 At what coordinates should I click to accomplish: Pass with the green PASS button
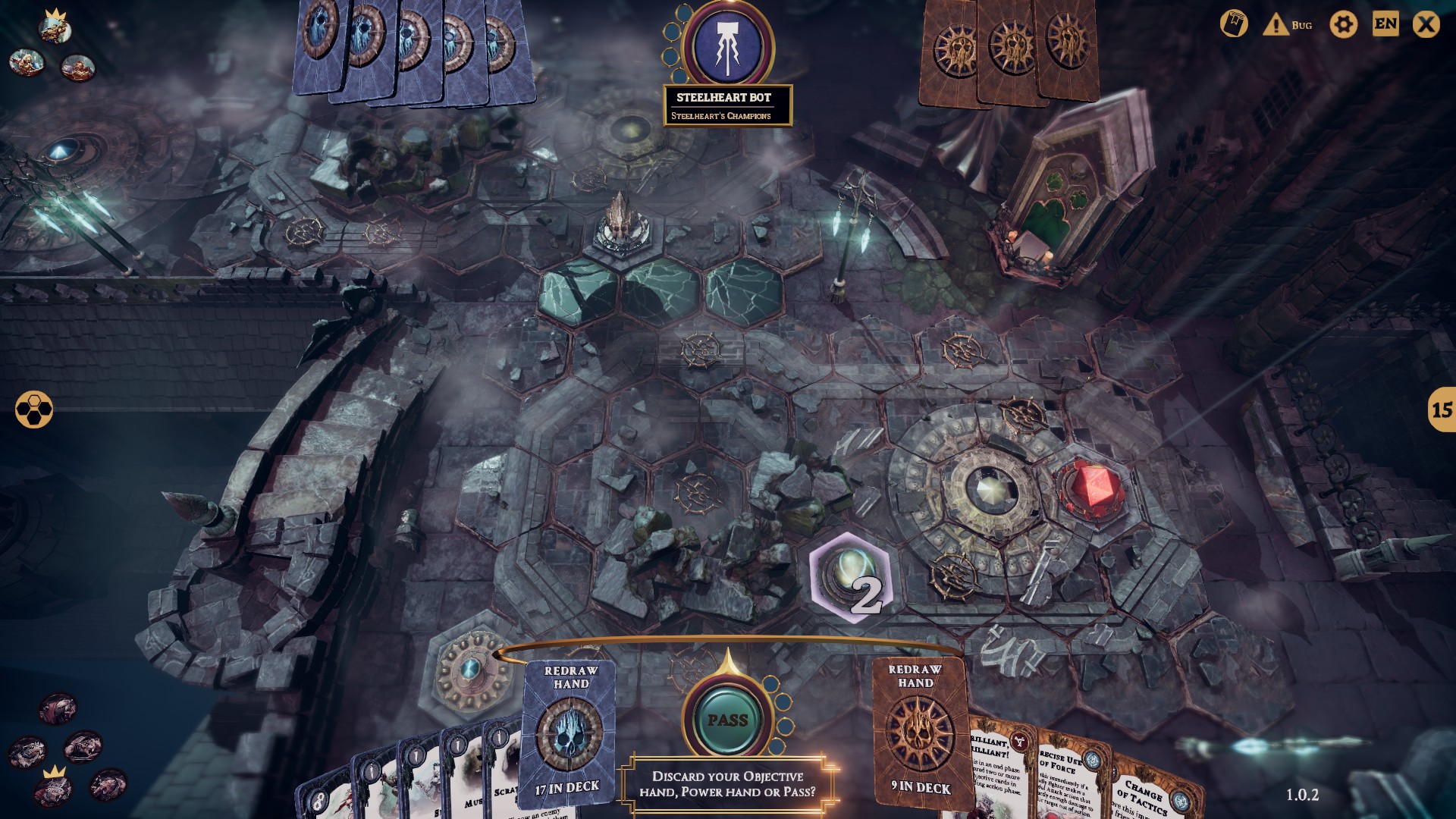727,720
